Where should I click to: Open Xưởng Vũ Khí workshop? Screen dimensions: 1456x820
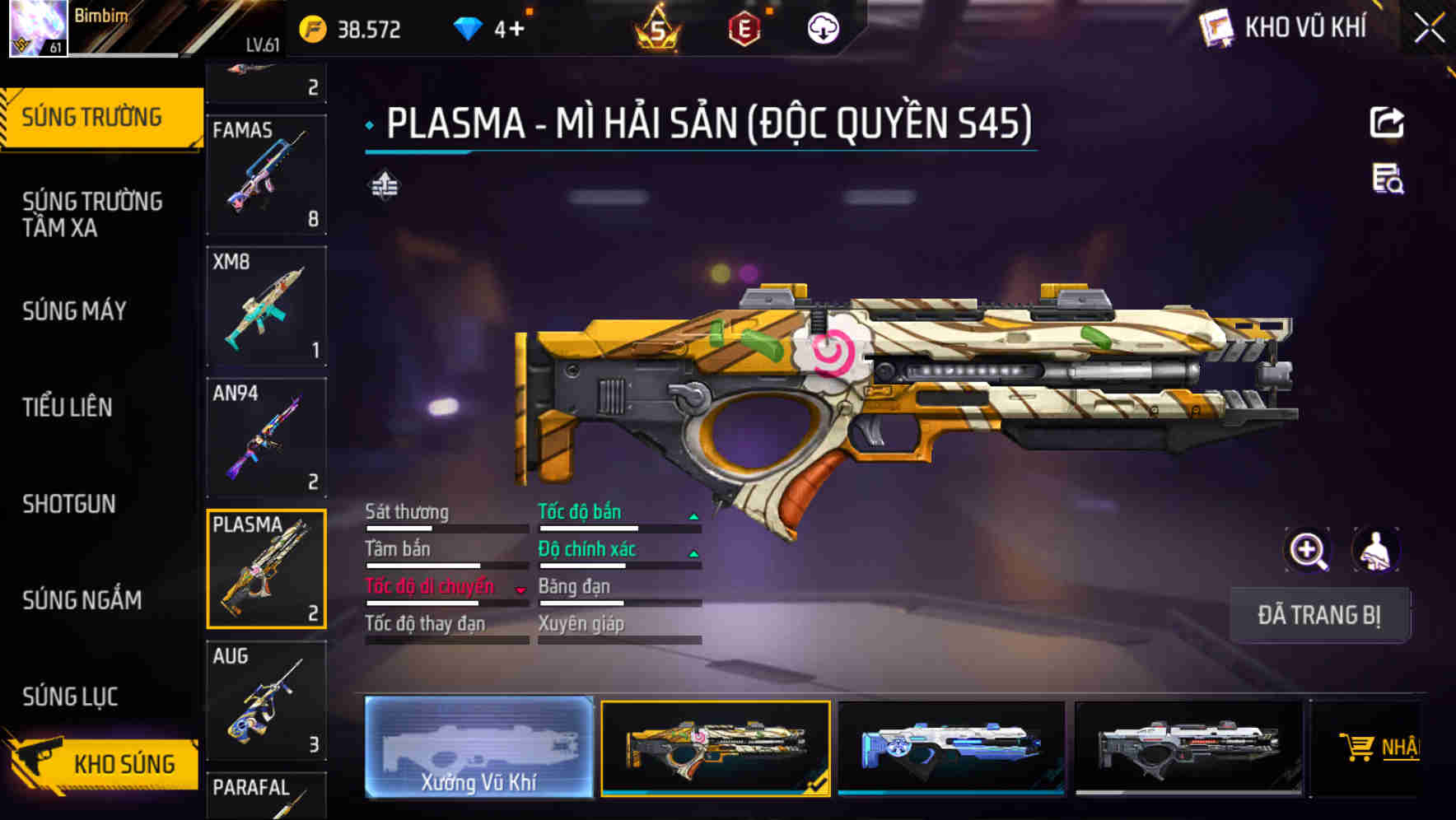(478, 749)
